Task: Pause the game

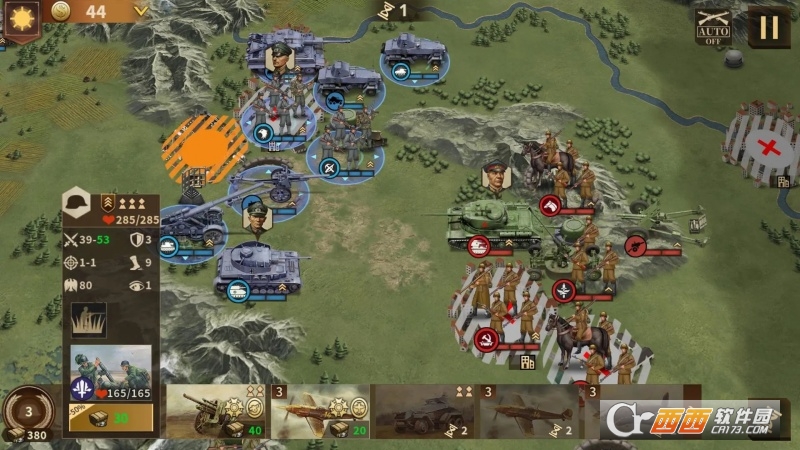Action: (x=768, y=26)
